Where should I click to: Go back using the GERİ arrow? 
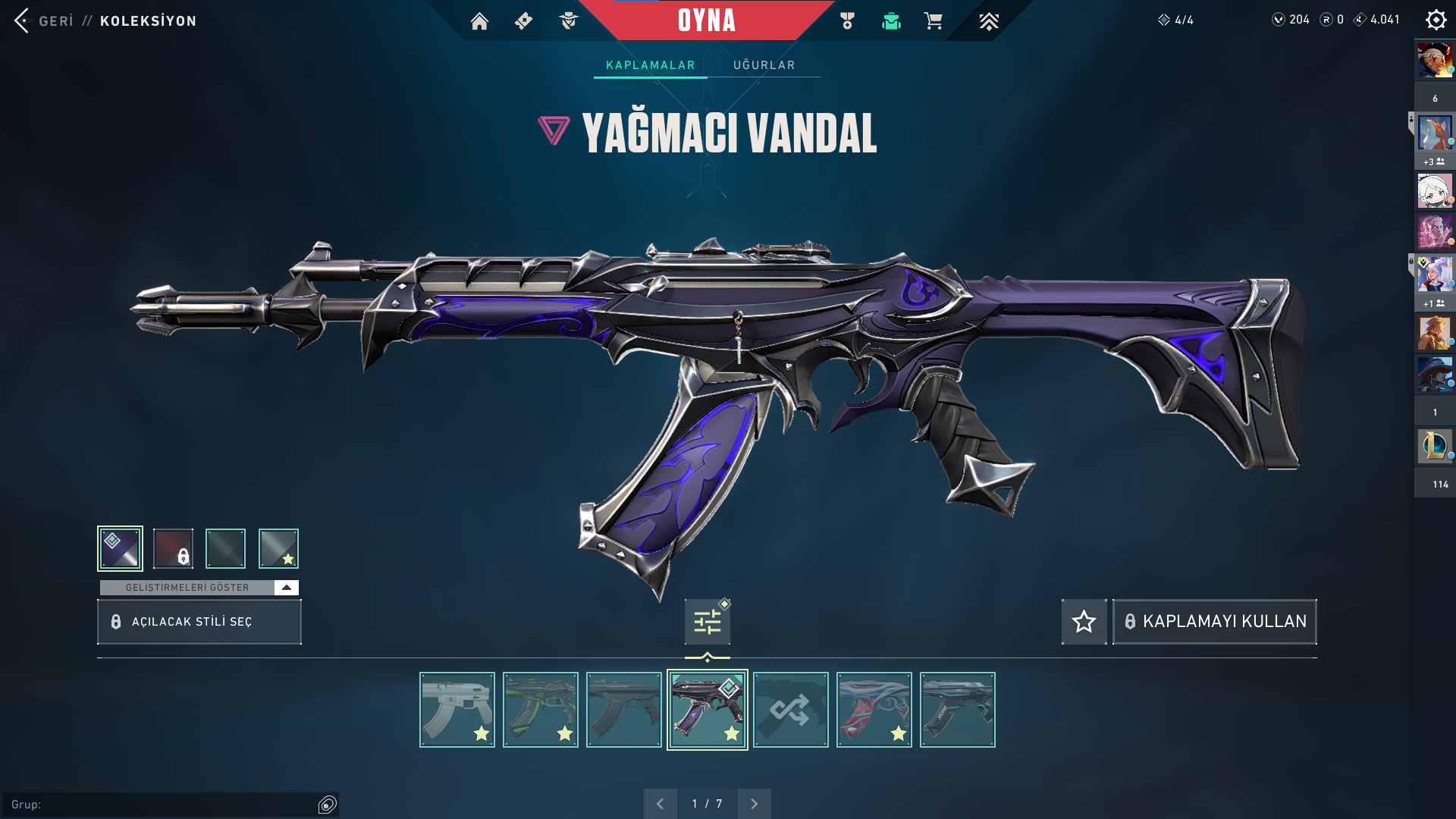(x=23, y=20)
